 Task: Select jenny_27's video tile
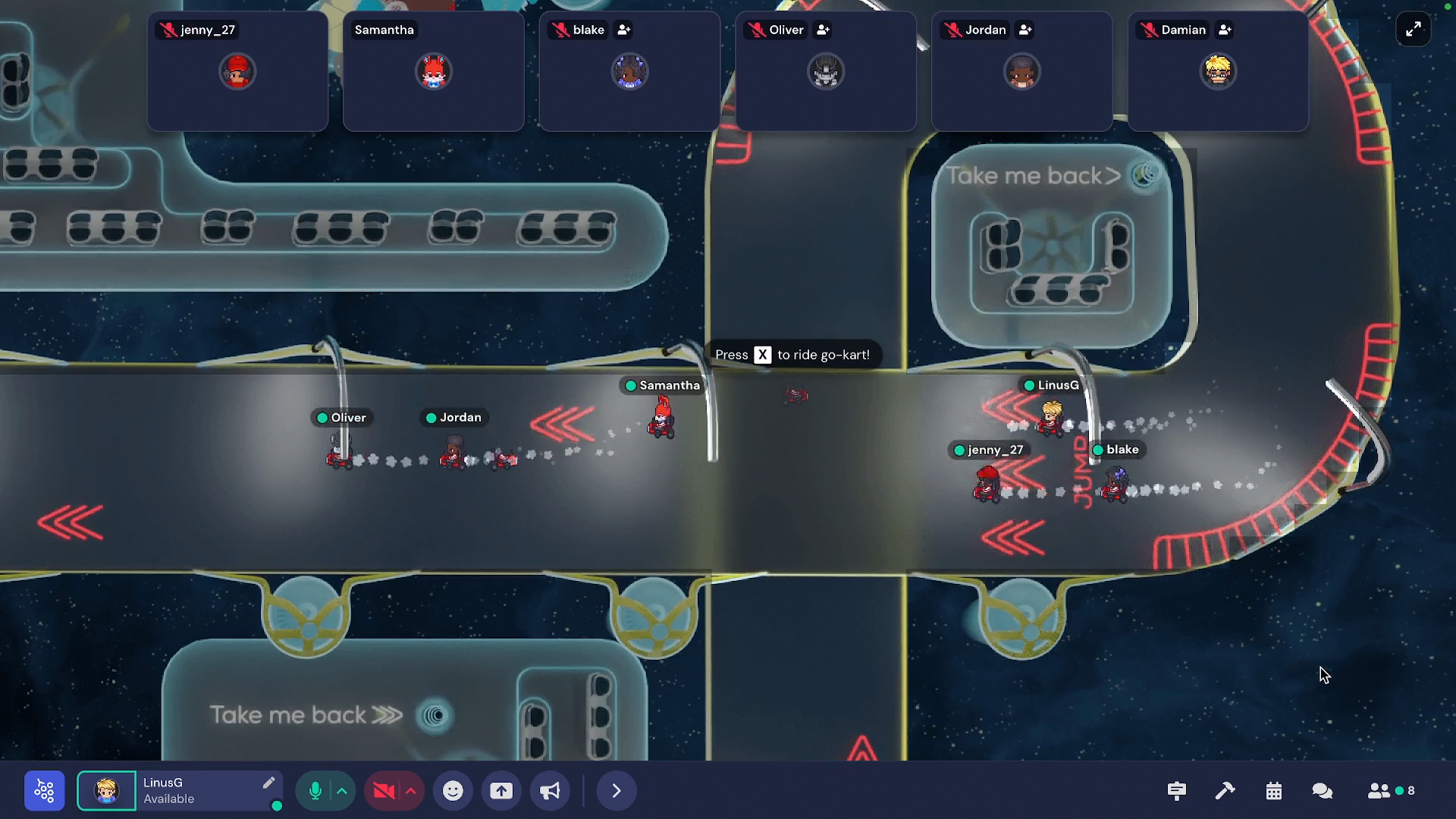click(237, 71)
